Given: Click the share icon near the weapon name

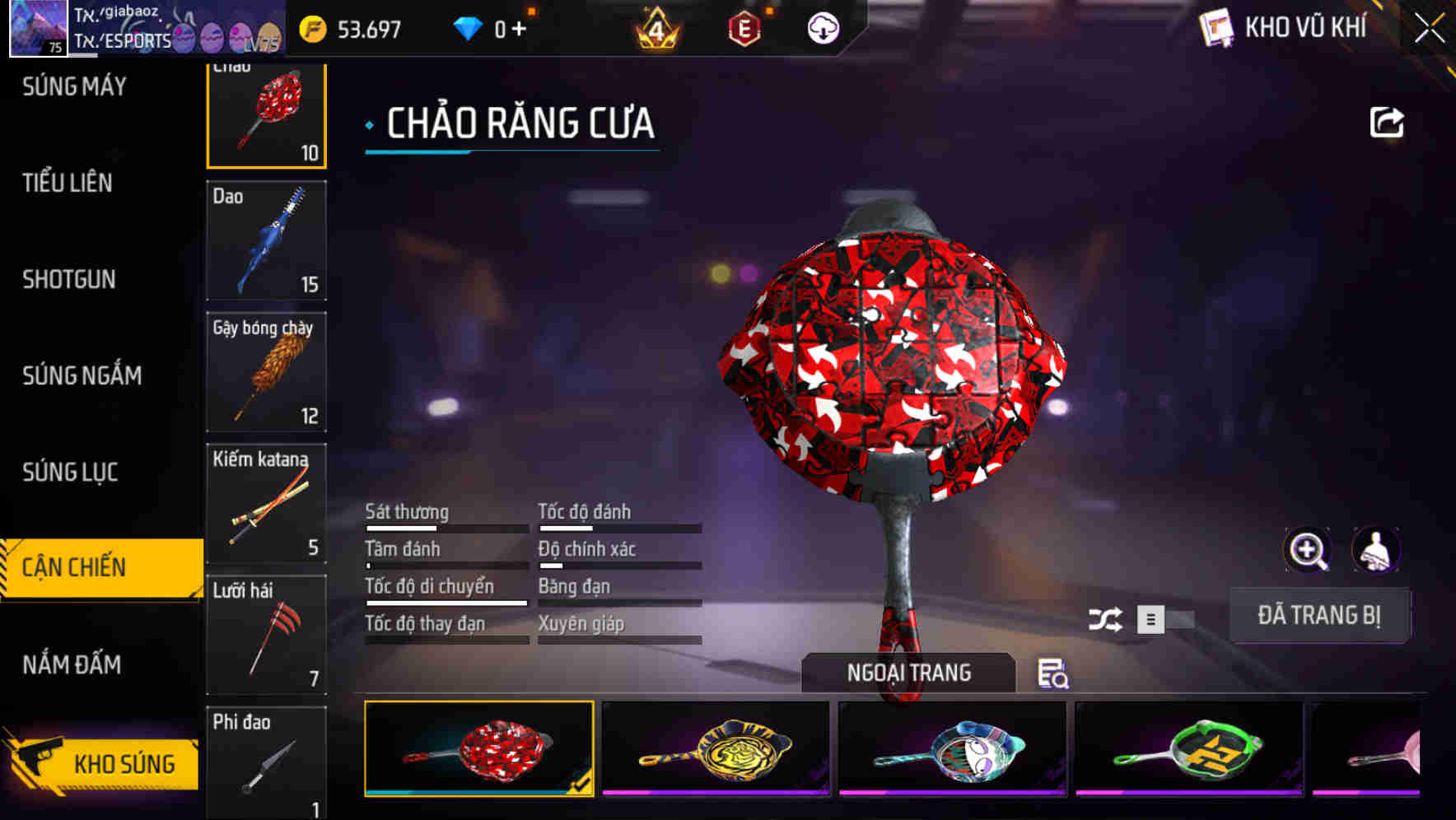Looking at the screenshot, I should point(1388,120).
